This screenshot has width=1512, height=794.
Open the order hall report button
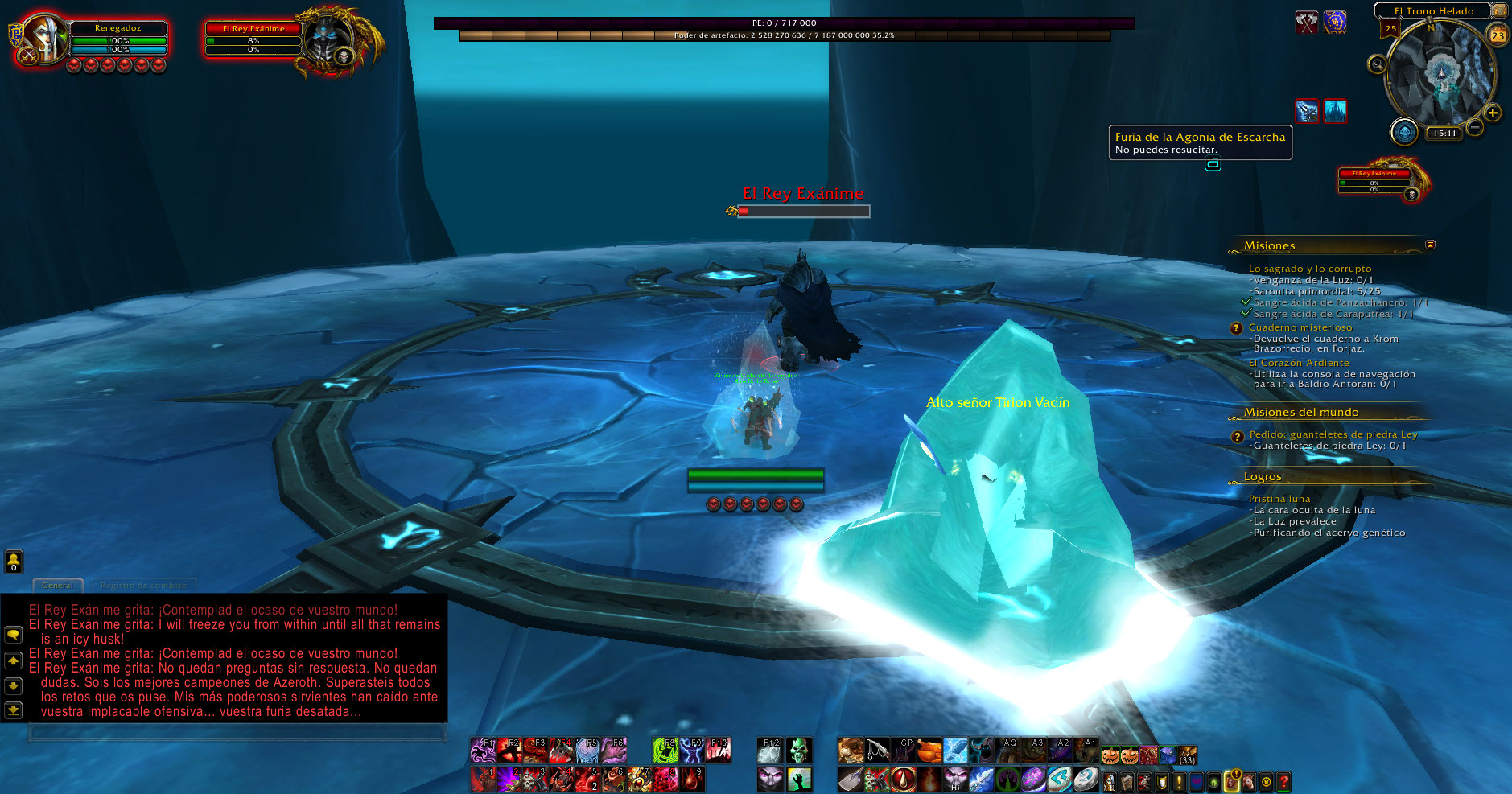click(1404, 131)
